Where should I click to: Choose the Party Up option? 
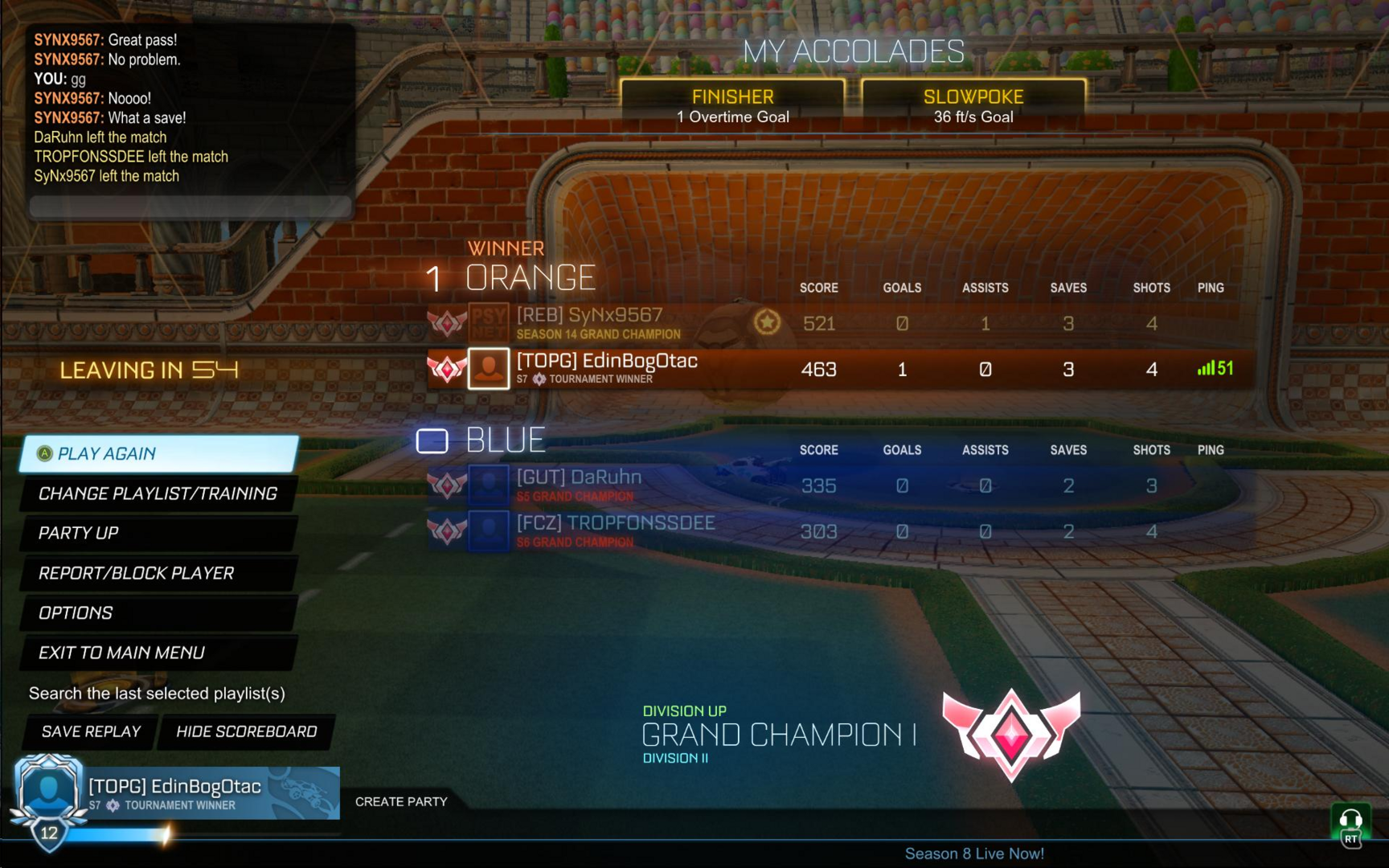(x=158, y=533)
